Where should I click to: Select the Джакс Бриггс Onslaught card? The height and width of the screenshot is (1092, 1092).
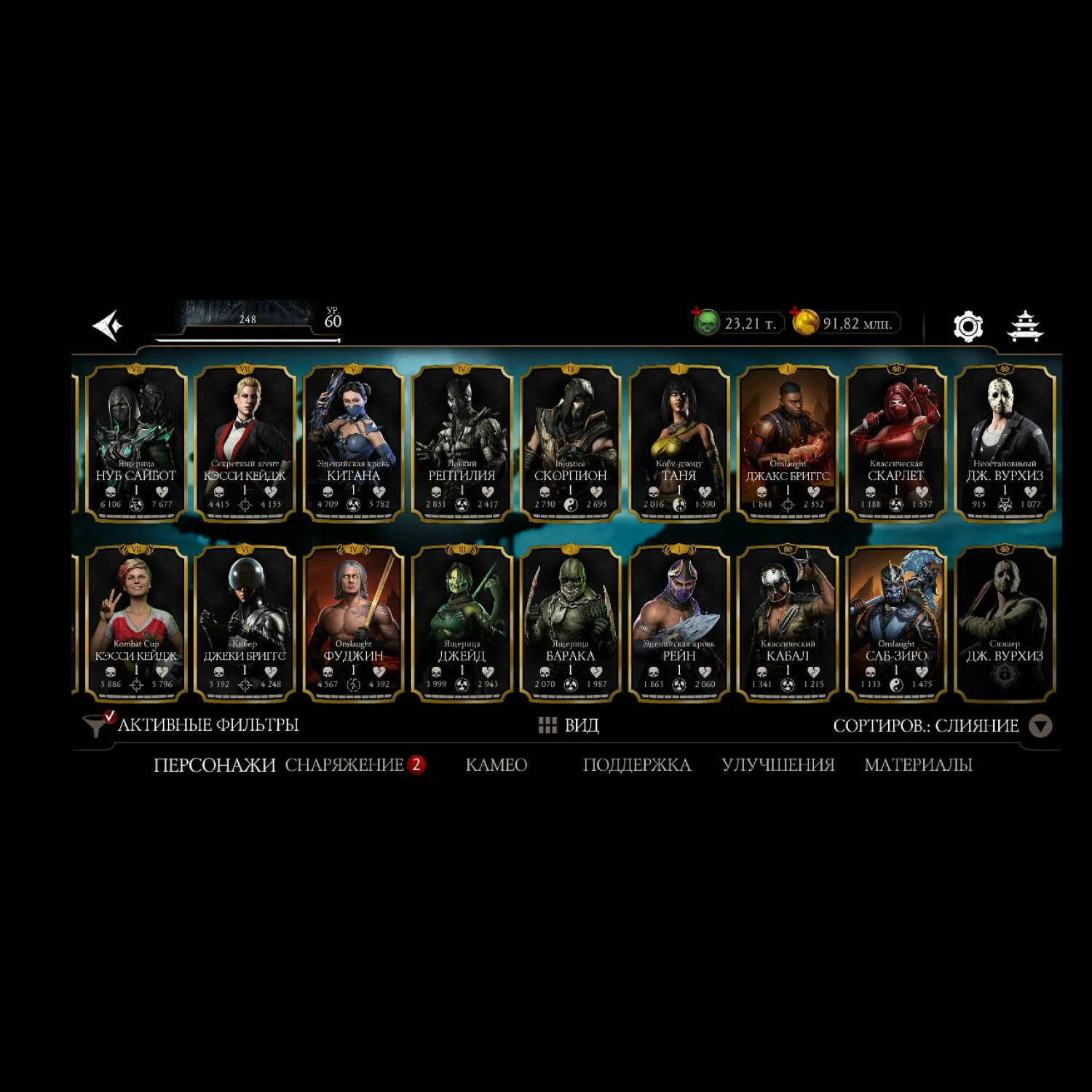point(787,443)
